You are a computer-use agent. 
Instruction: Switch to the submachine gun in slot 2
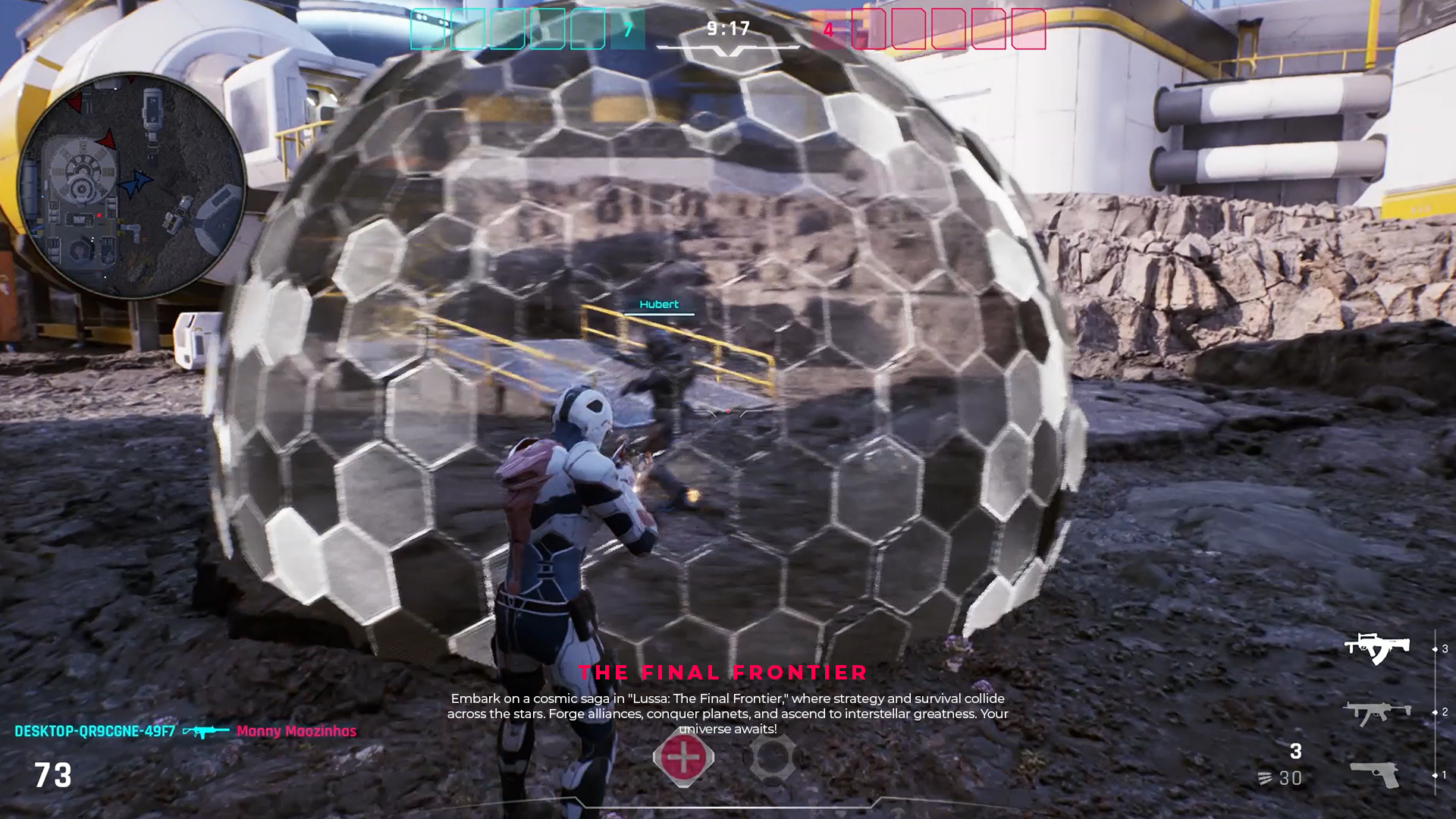(x=1376, y=712)
